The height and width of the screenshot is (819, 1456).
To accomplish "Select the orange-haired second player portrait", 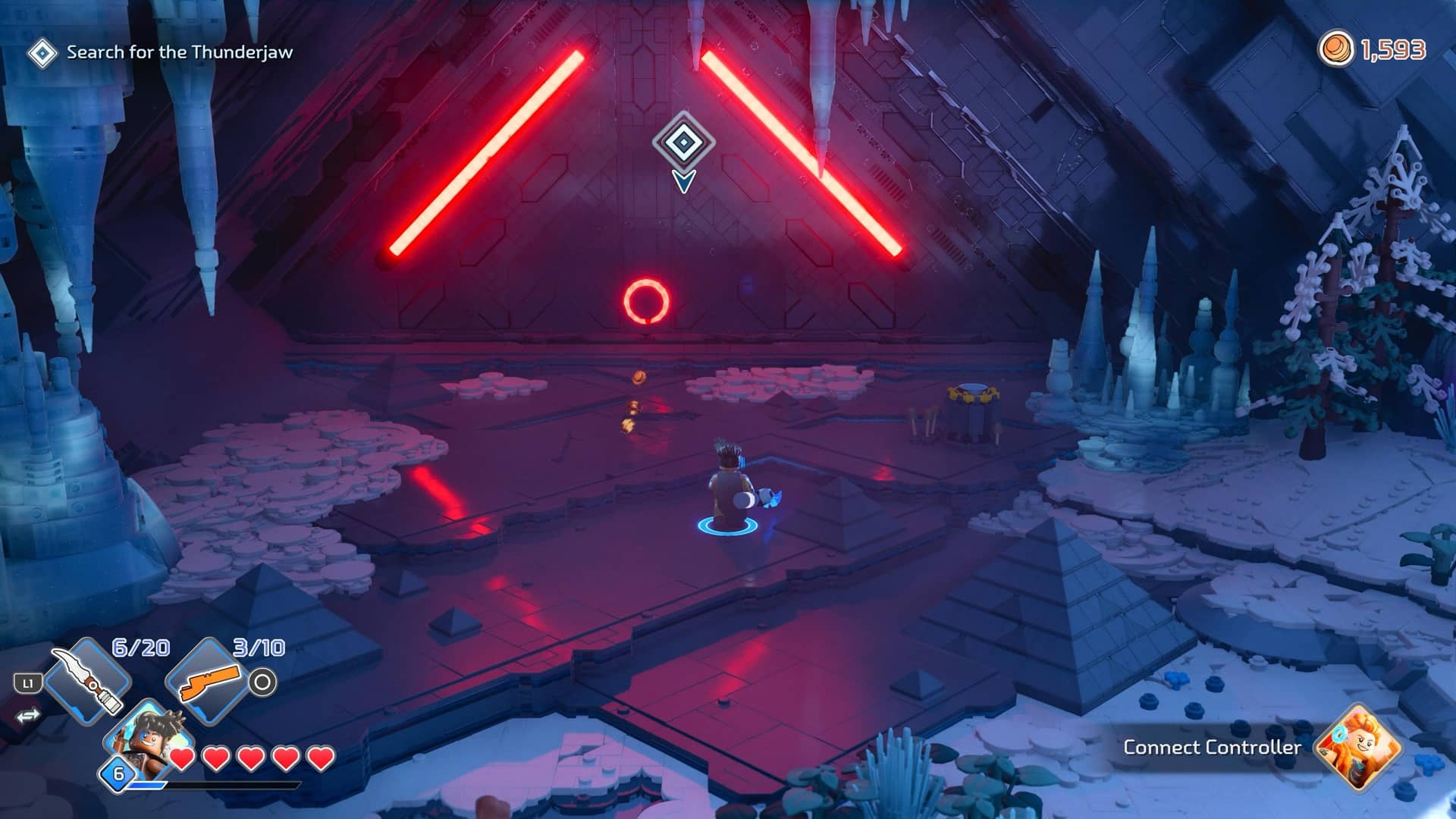I will click(x=1358, y=746).
